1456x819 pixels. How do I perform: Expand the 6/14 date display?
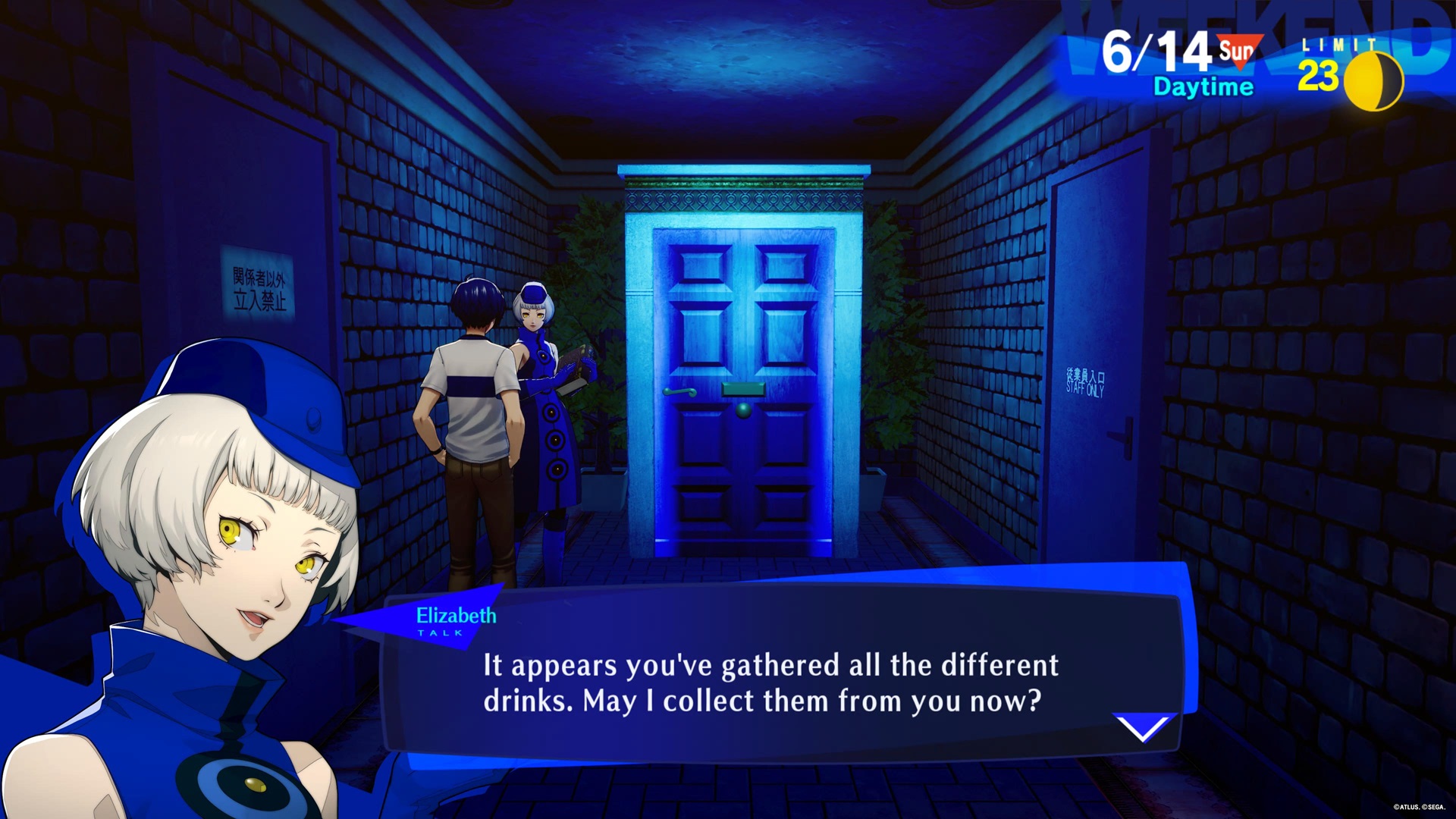(x=1154, y=51)
